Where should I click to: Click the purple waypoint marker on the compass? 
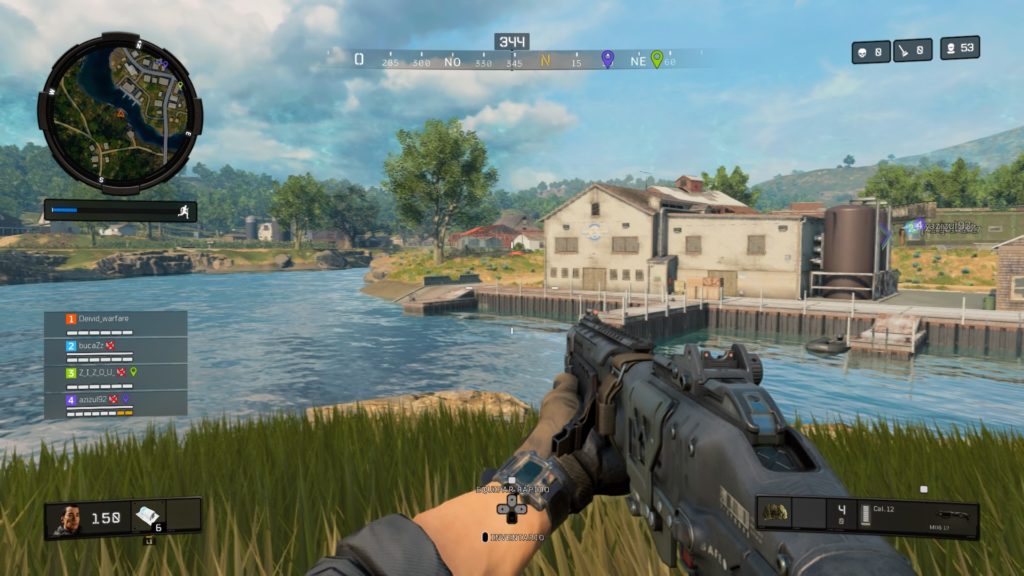[607, 59]
